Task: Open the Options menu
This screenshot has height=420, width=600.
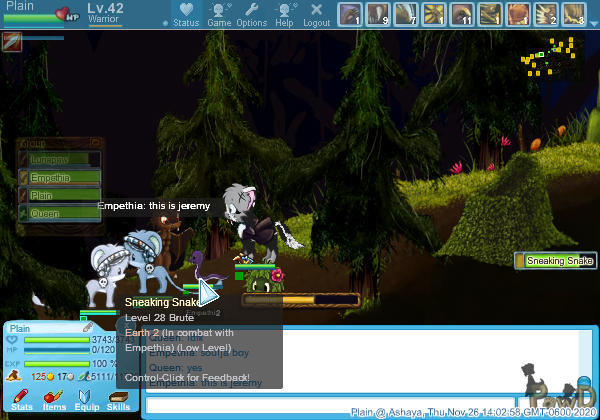Action: point(252,14)
